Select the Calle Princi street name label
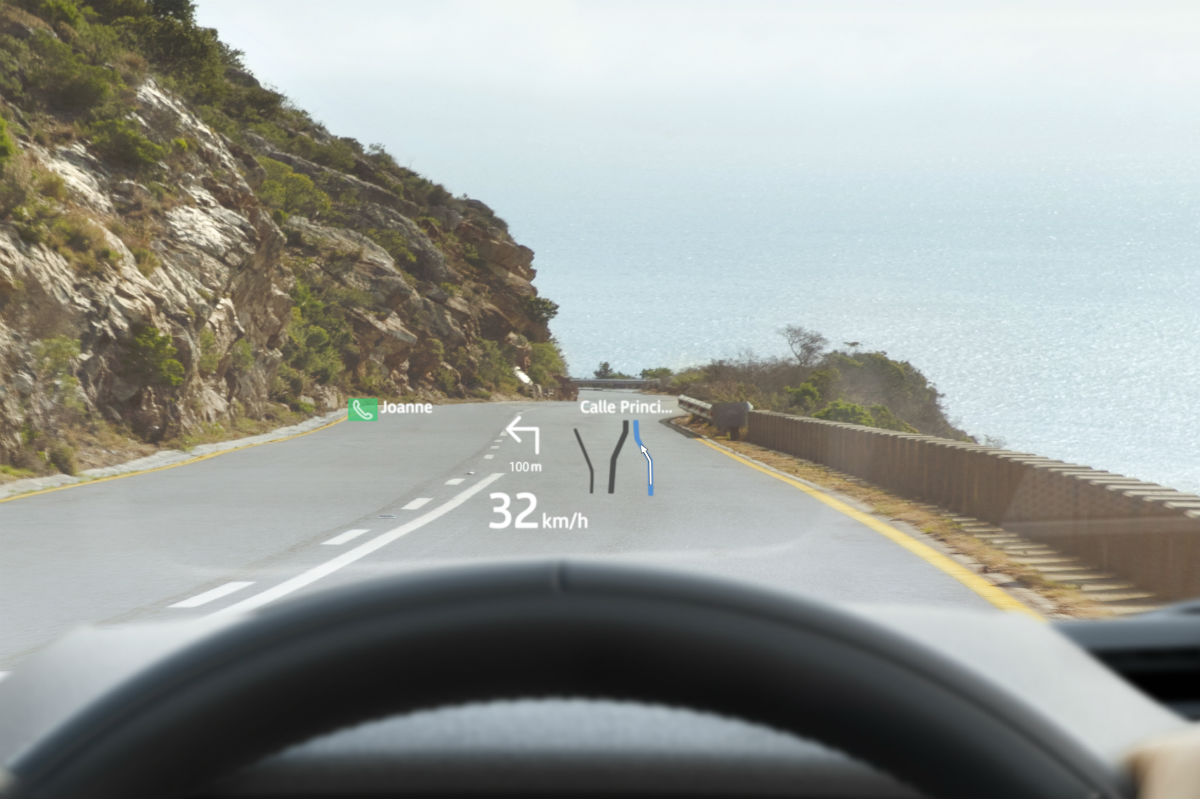This screenshot has height=799, width=1200. coord(625,407)
